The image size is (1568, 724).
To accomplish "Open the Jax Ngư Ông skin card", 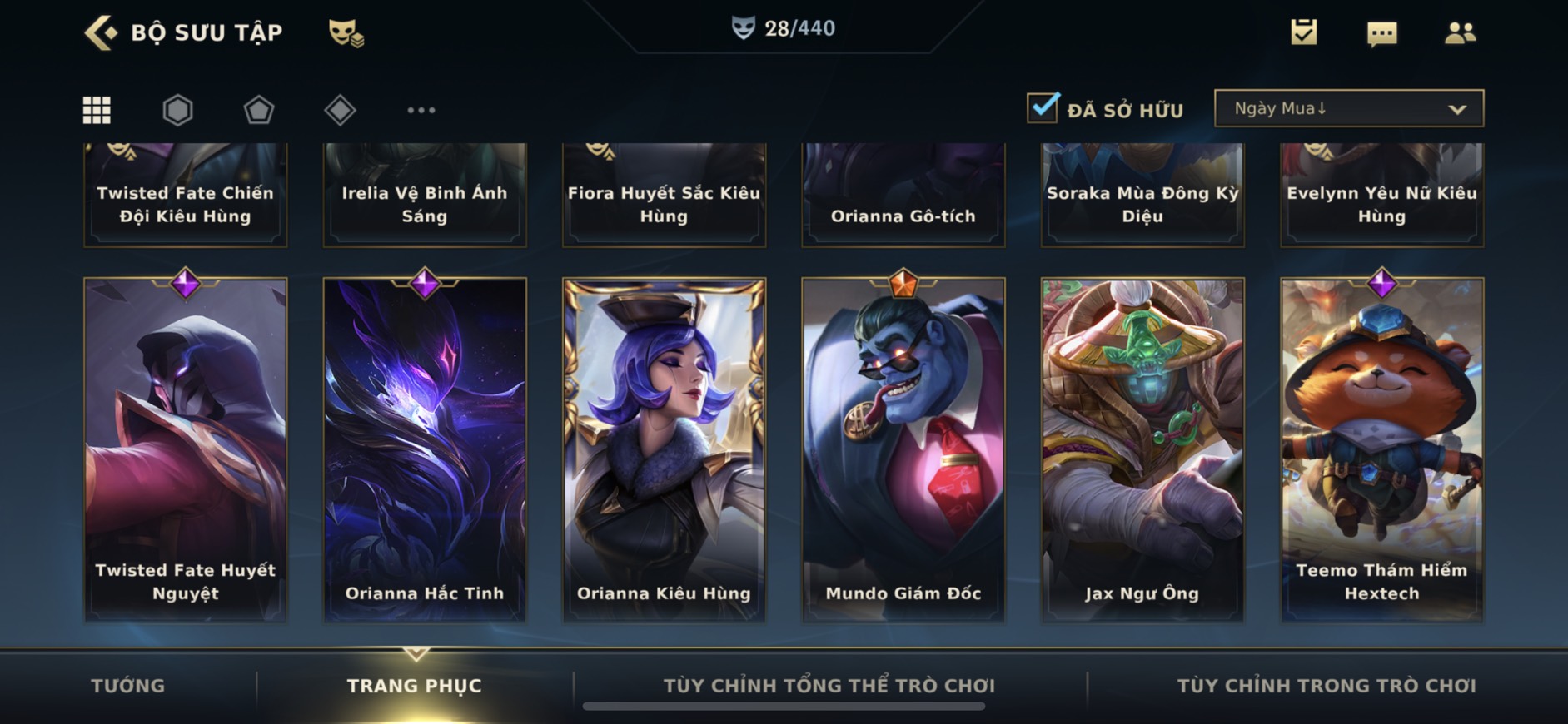I will (x=1142, y=449).
